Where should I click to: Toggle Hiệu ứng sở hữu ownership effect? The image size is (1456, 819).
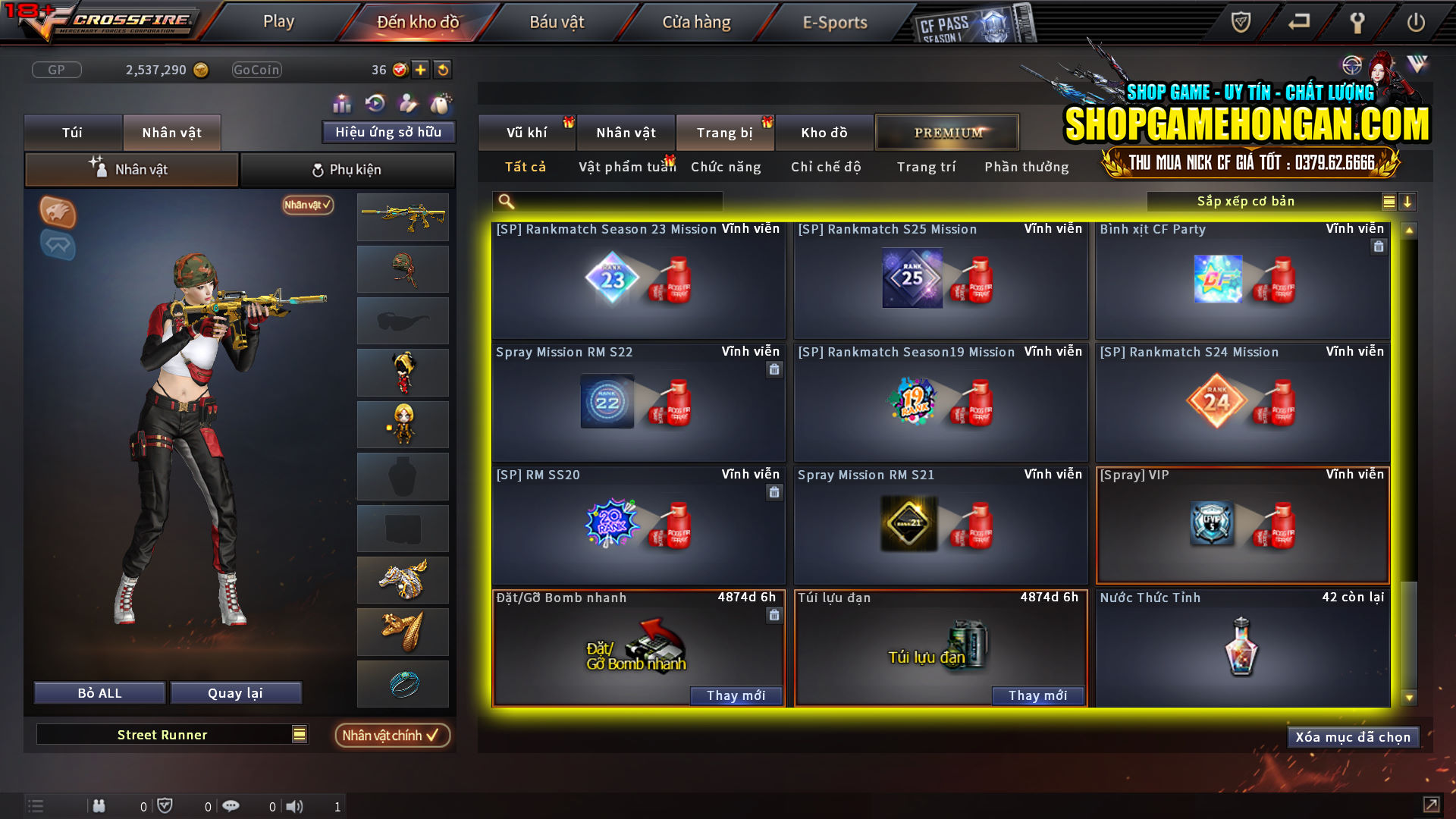tap(388, 132)
